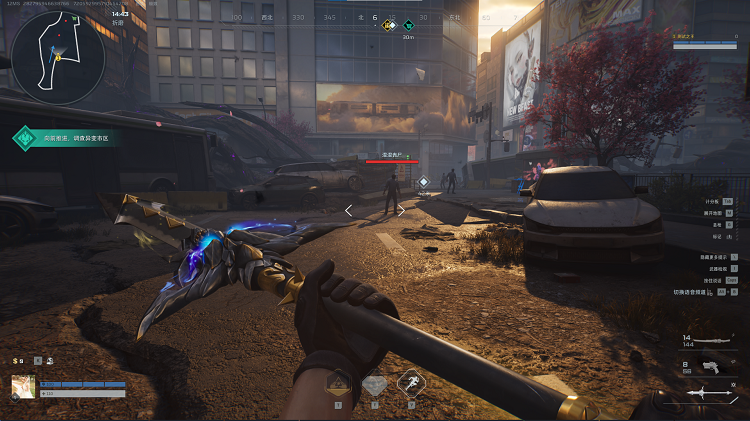Click the player character portrait
The image size is (750, 421).
click(23, 387)
